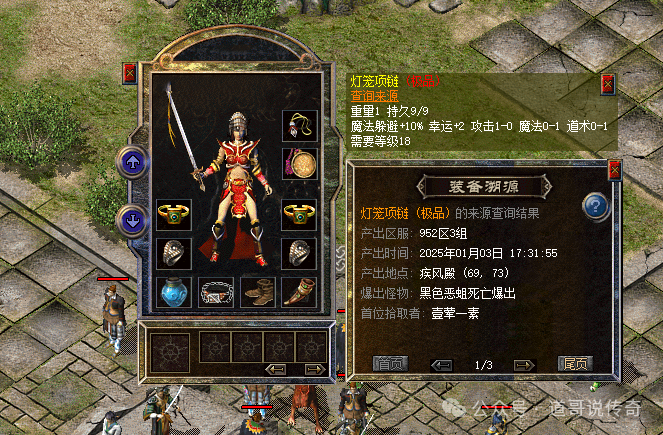Jump to last page with 尾页
The image size is (663, 435).
575,364
